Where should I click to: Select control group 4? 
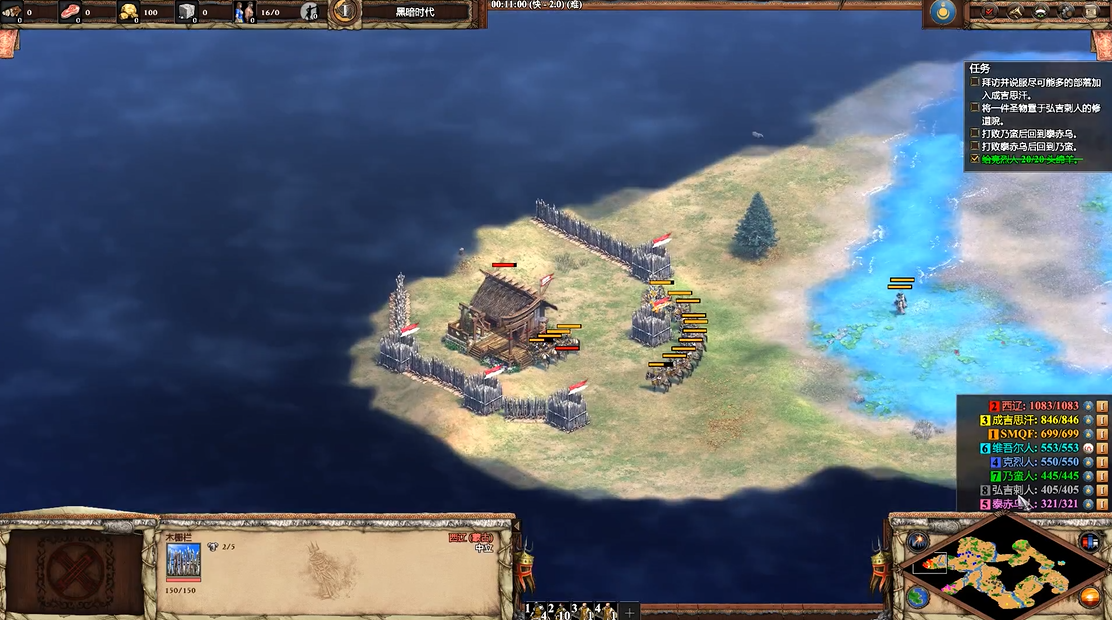(606, 609)
